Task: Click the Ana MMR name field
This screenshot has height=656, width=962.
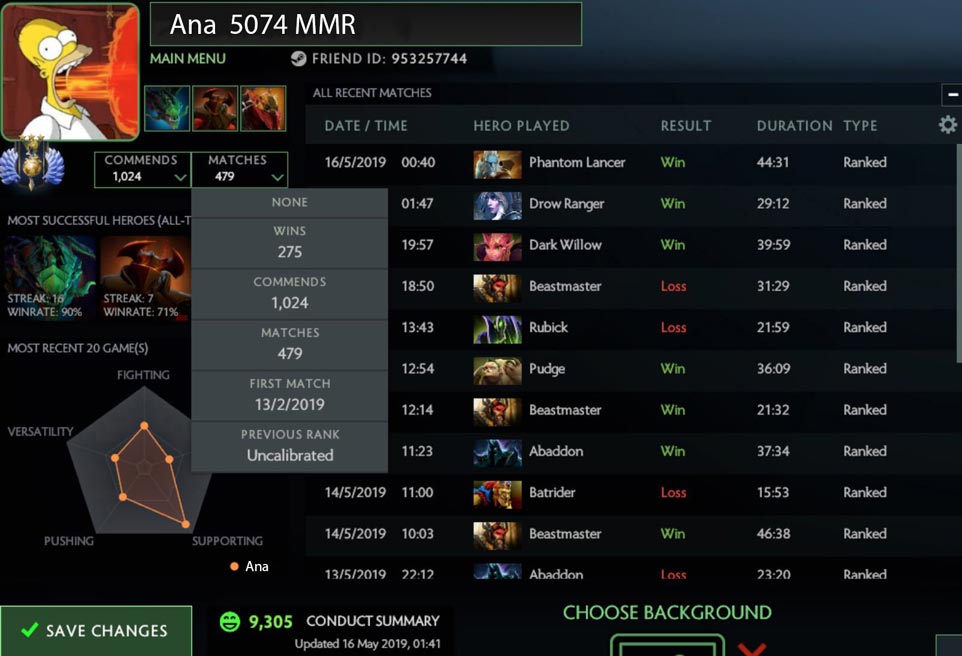Action: [x=365, y=24]
